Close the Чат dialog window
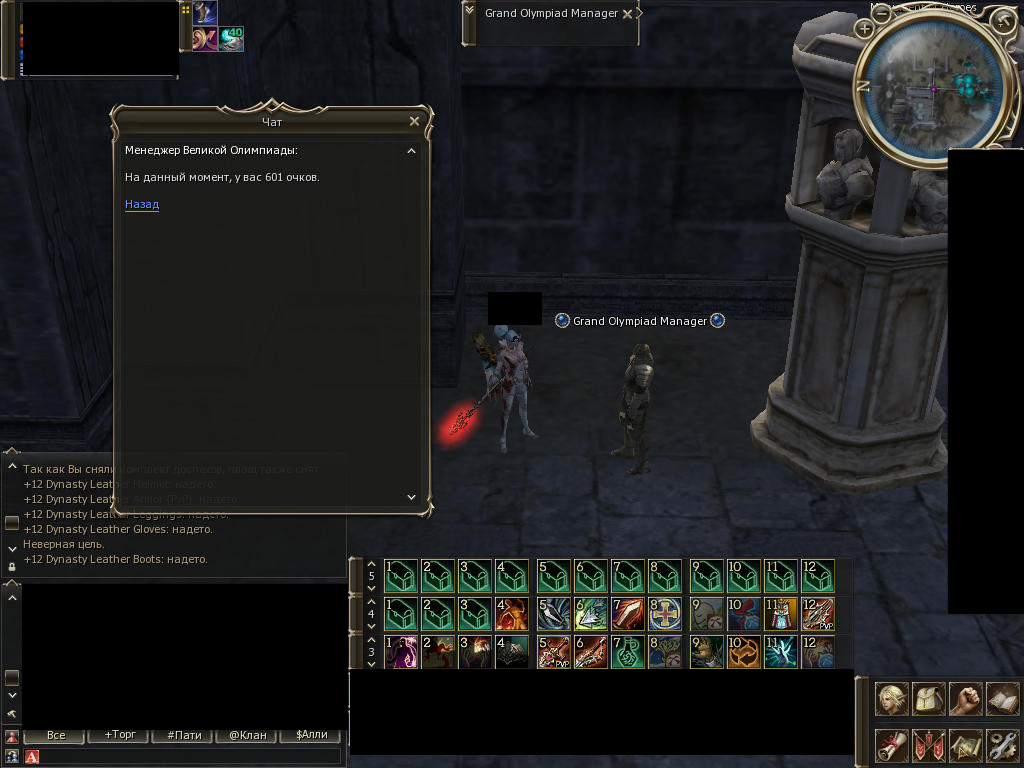The width and height of the screenshot is (1024, 768). pyautogui.click(x=415, y=121)
